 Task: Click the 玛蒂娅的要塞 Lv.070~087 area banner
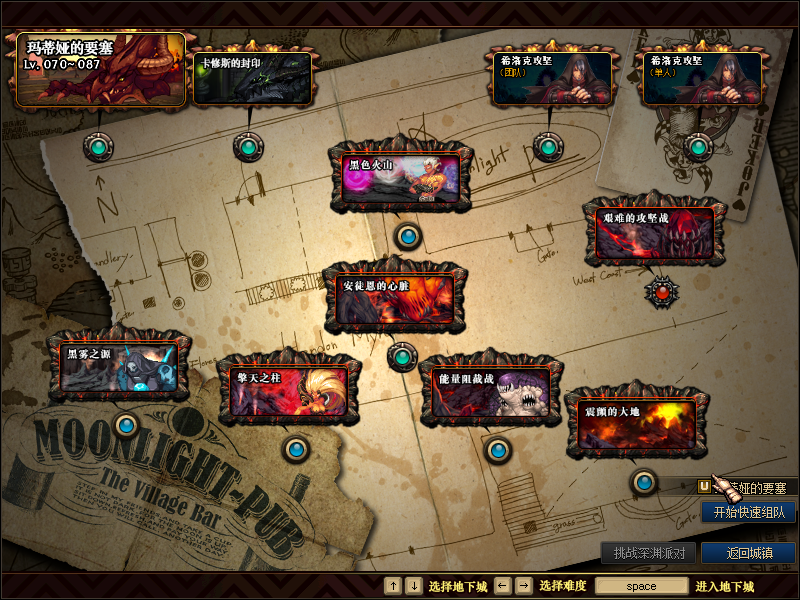click(100, 68)
